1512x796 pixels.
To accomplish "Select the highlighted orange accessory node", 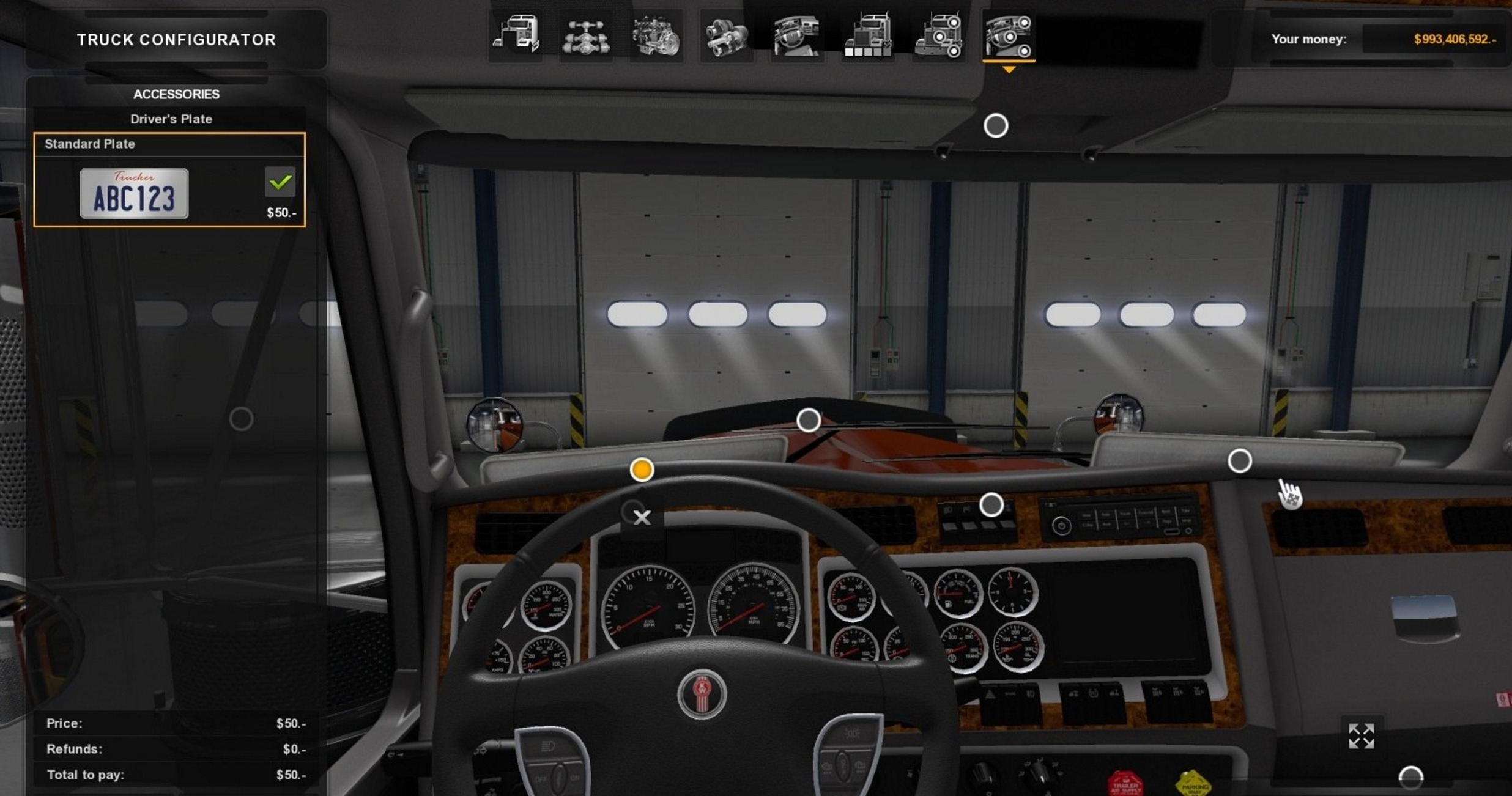I will click(642, 470).
